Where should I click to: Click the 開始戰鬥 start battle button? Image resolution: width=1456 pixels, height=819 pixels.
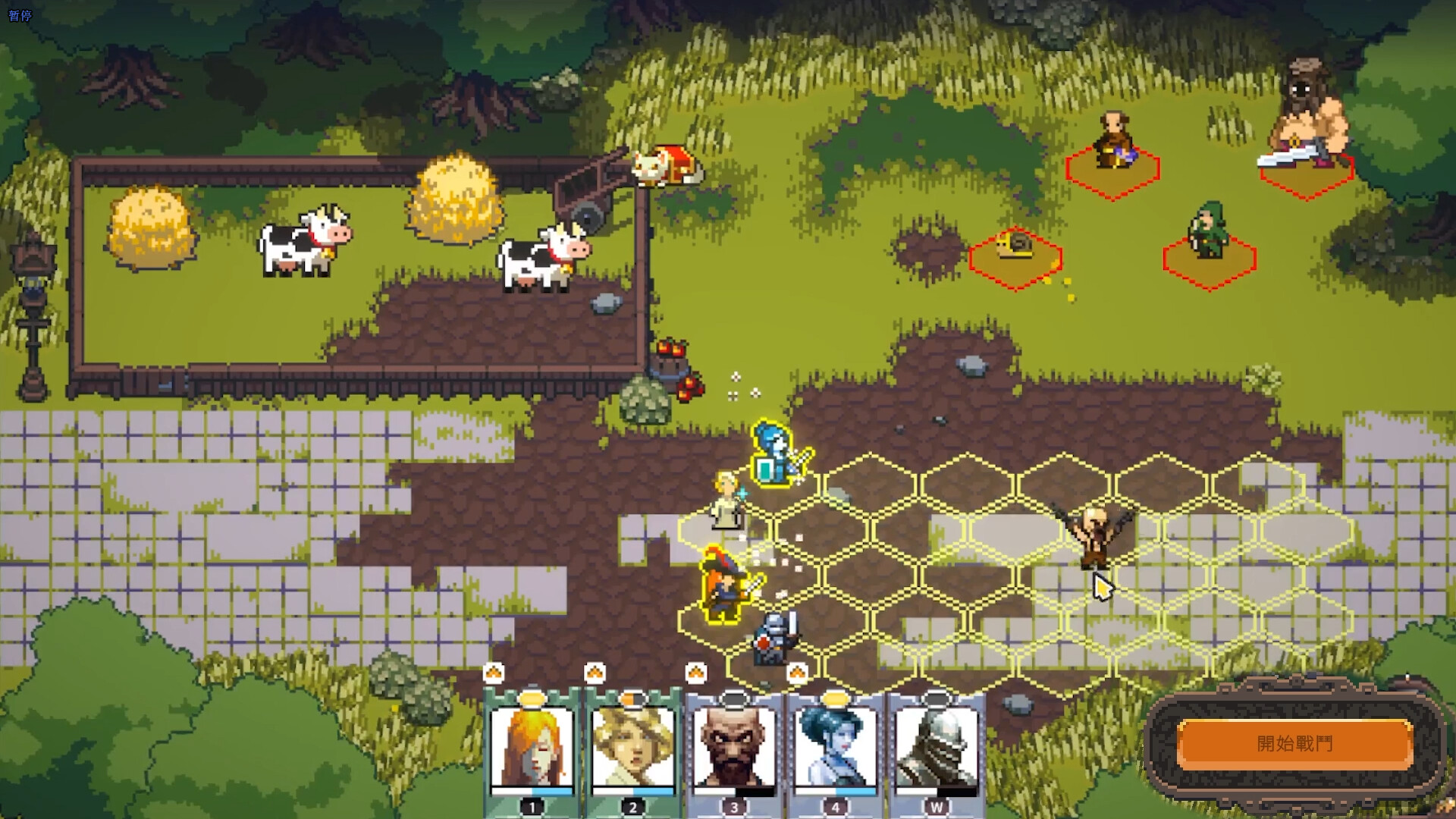(1294, 743)
